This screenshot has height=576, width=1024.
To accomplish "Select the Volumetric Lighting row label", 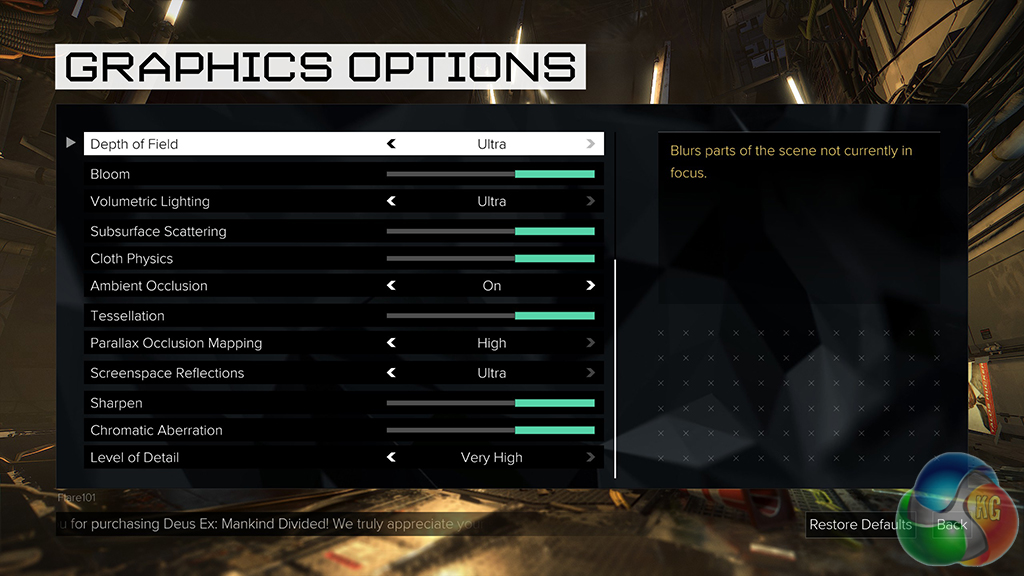I will pyautogui.click(x=150, y=201).
